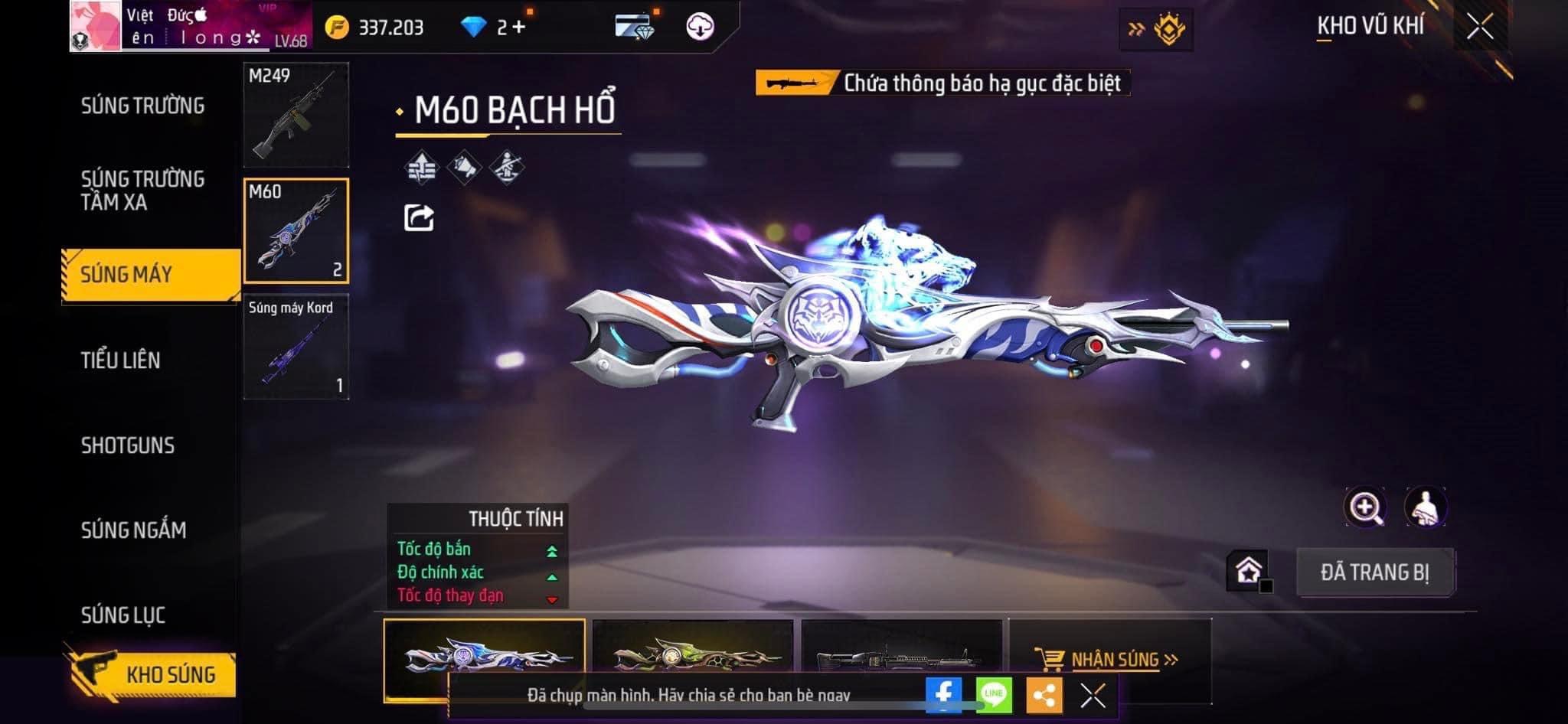The image size is (1568, 724).
Task: Open the SÚNG NGẮM category
Action: pyautogui.click(x=134, y=530)
